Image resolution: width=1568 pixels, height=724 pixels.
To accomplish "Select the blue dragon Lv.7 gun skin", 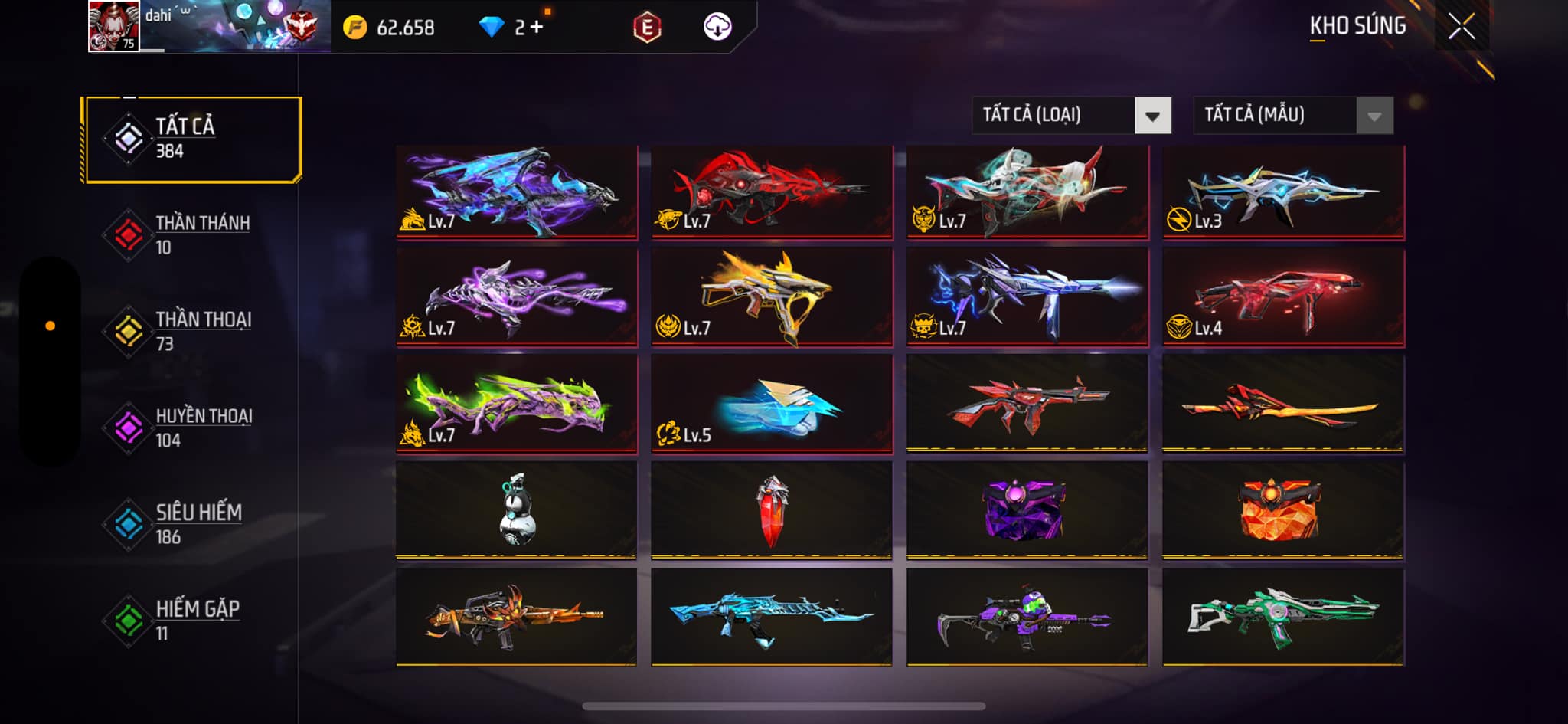I will click(x=517, y=192).
